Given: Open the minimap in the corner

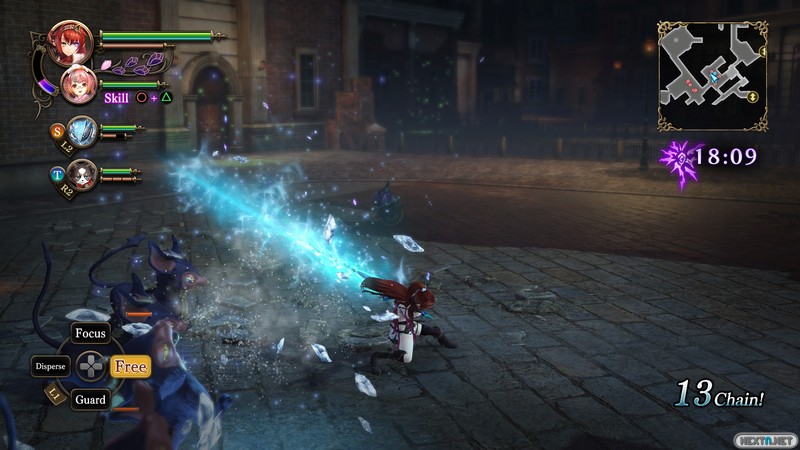Looking at the screenshot, I should pos(710,77).
